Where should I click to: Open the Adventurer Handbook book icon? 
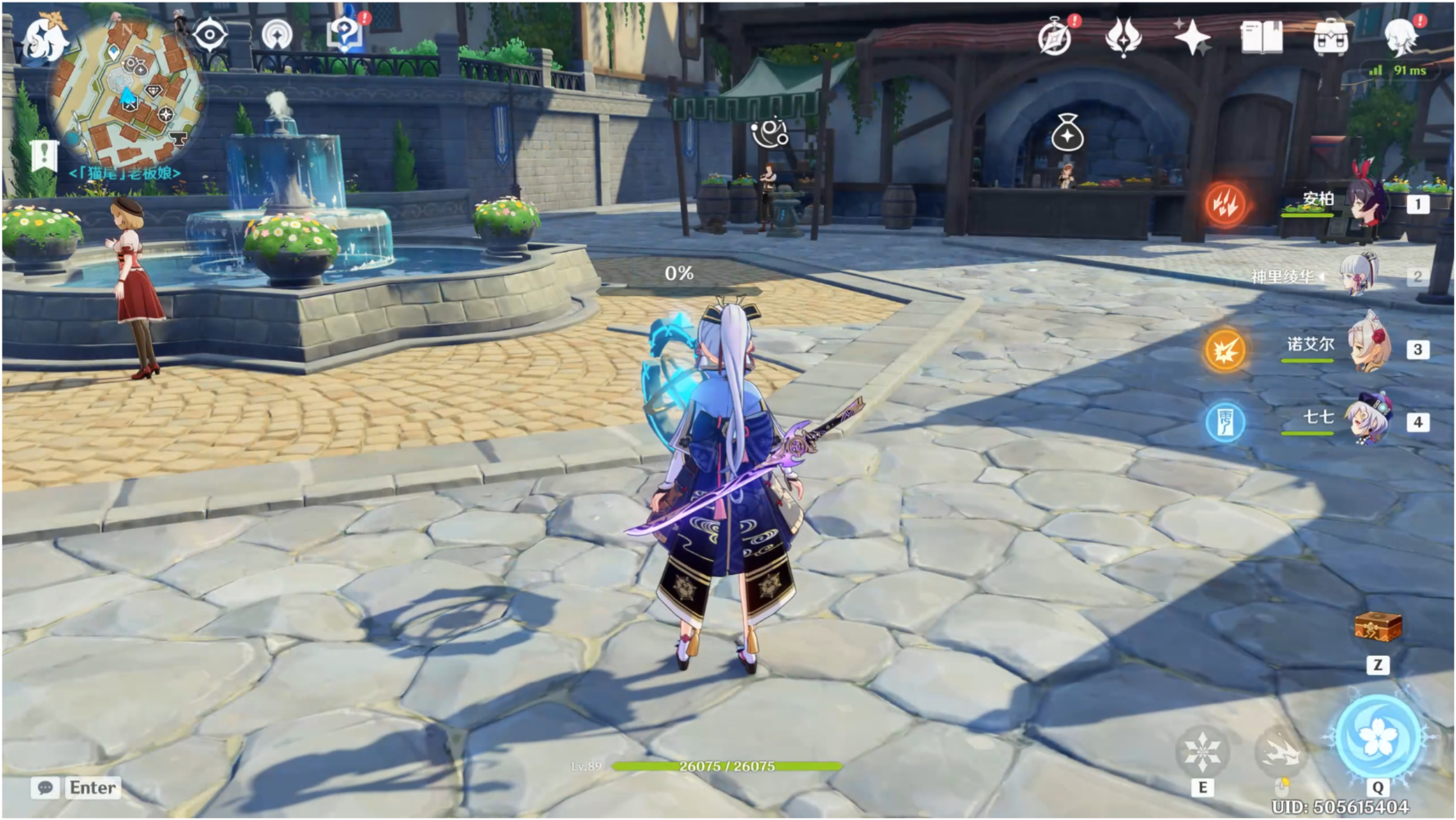click(x=1261, y=37)
